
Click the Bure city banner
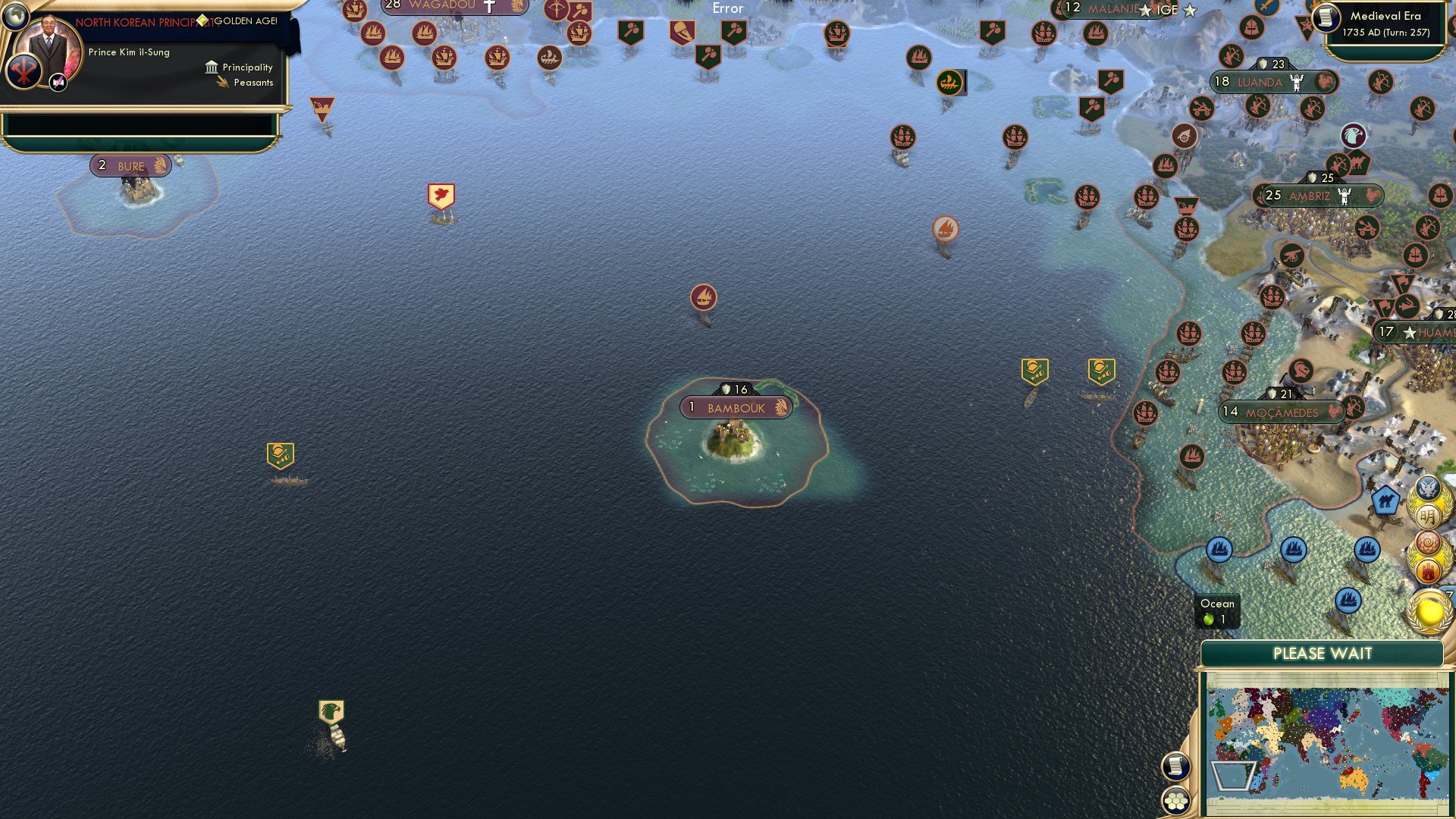tap(130, 165)
